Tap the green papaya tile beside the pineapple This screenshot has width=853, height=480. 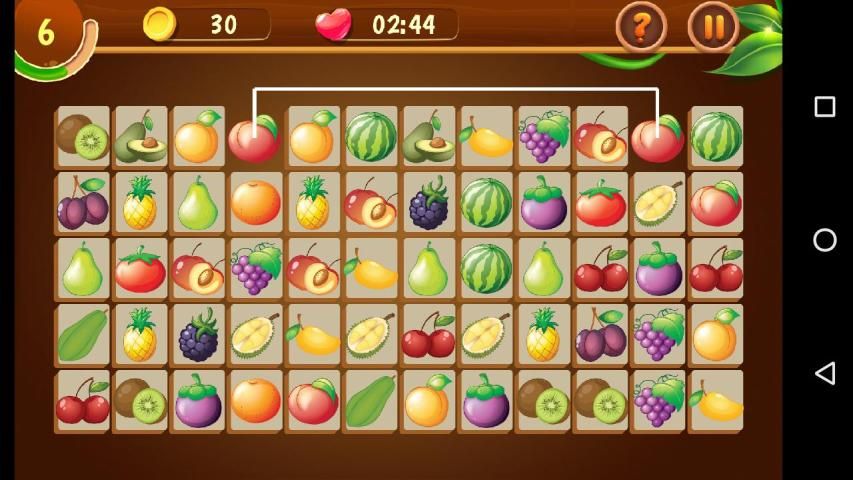click(83, 335)
